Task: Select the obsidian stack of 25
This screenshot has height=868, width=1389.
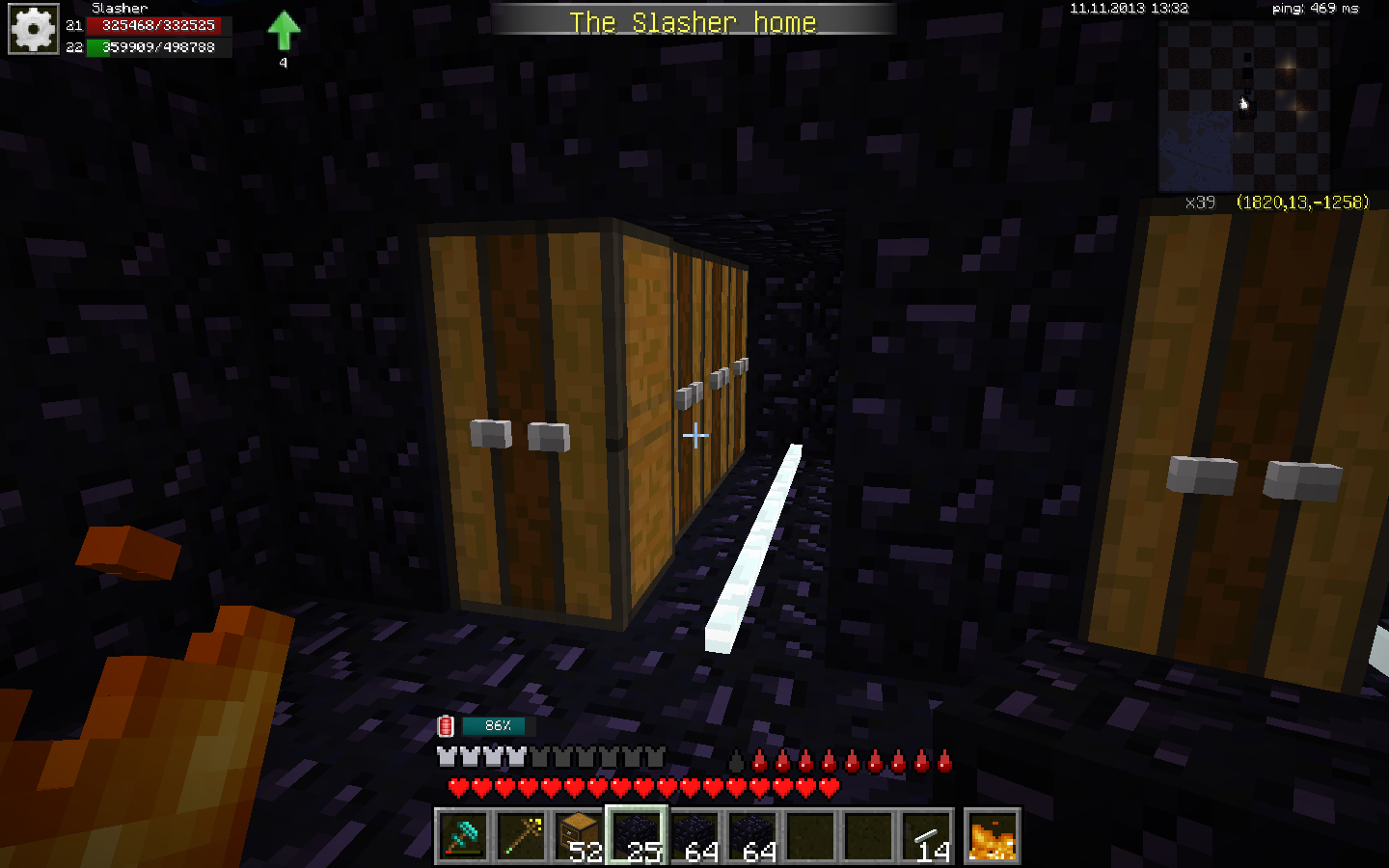Action: (637, 835)
